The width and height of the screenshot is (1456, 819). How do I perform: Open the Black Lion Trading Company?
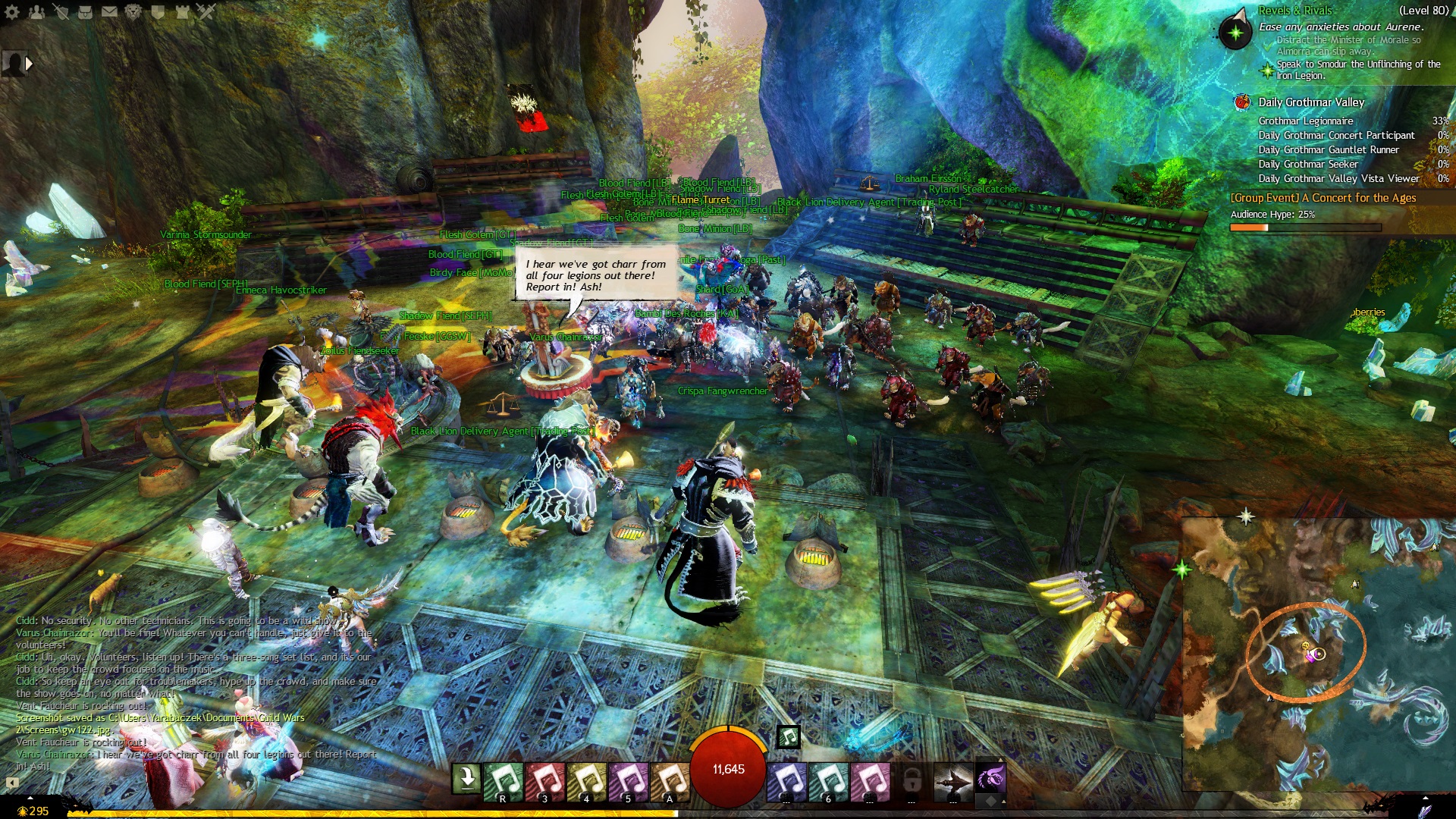pos(133,11)
